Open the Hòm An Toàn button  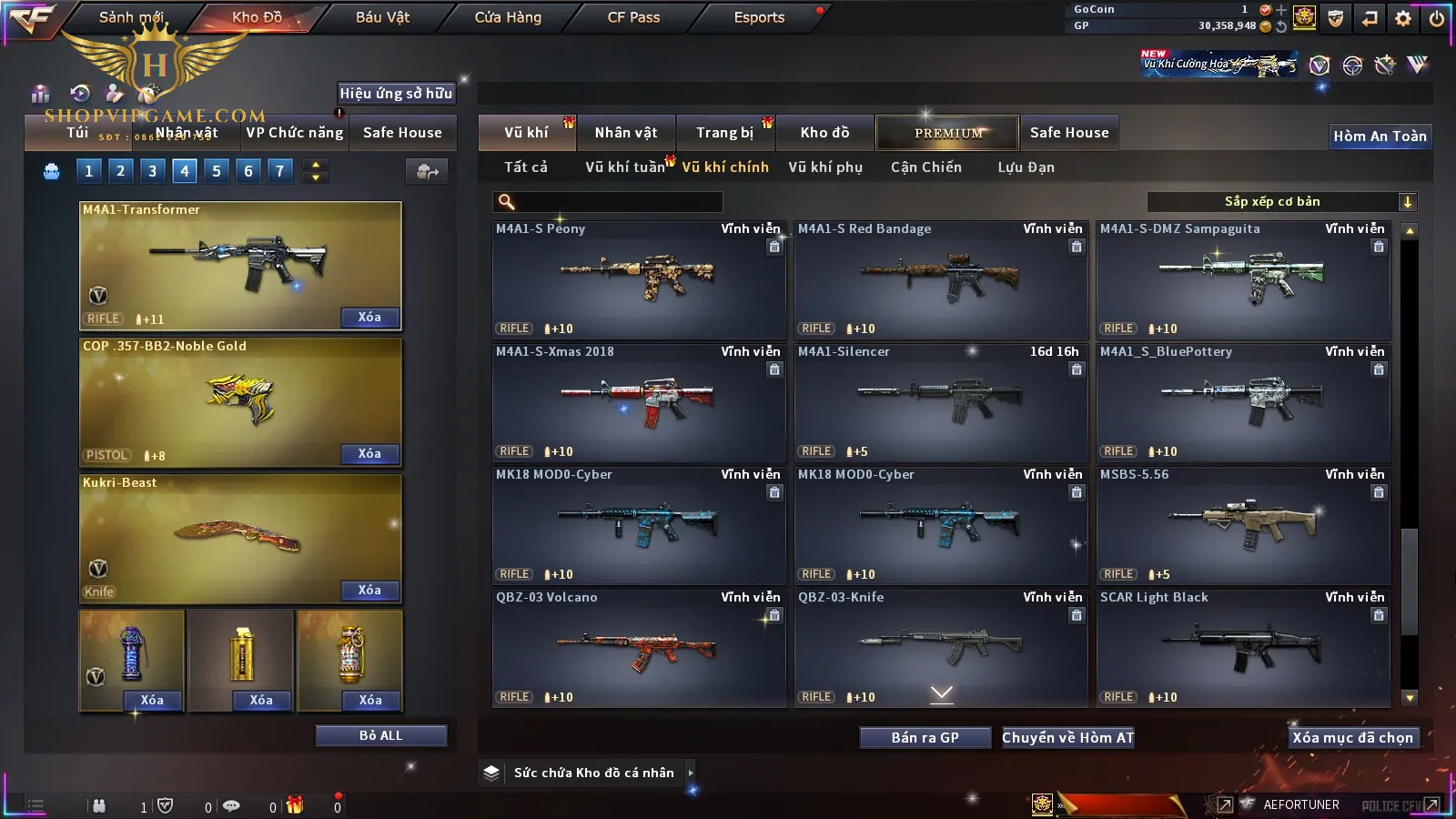click(x=1380, y=136)
